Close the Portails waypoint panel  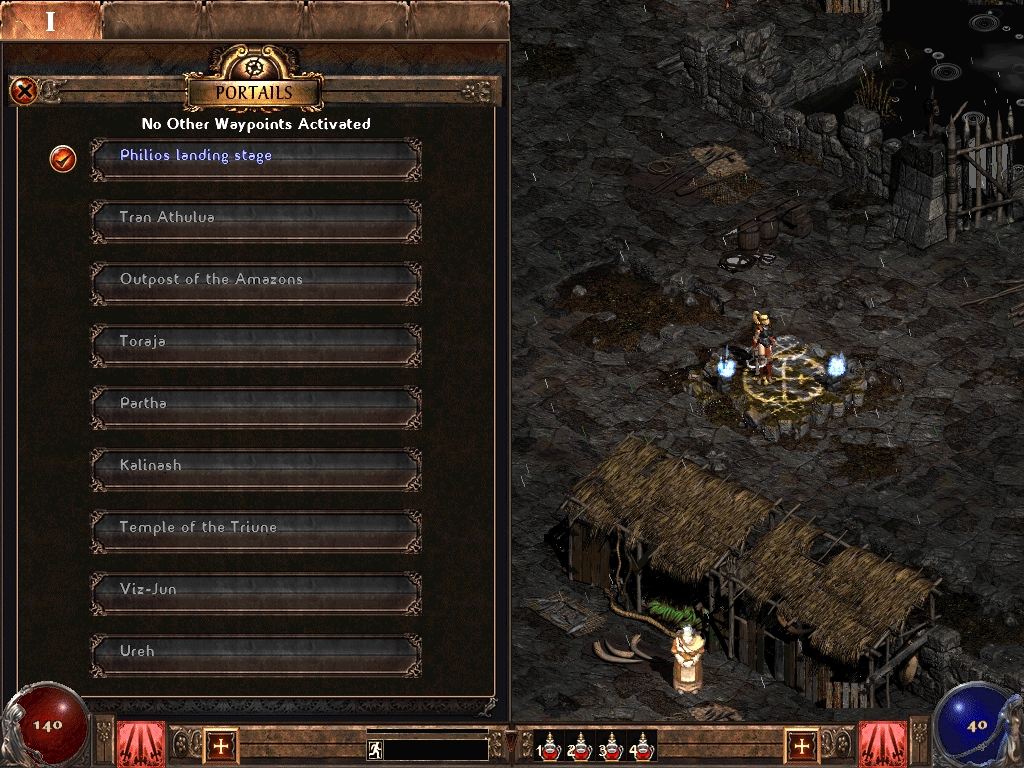(24, 93)
